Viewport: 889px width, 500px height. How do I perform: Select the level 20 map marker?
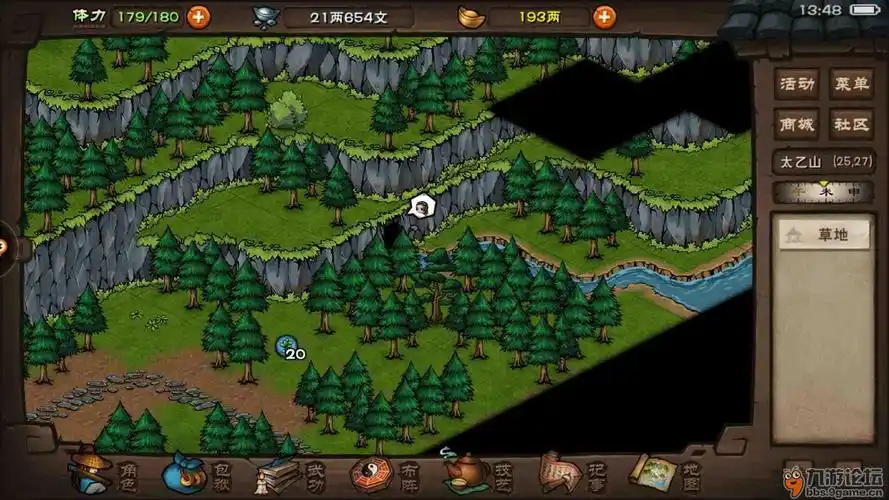(286, 346)
